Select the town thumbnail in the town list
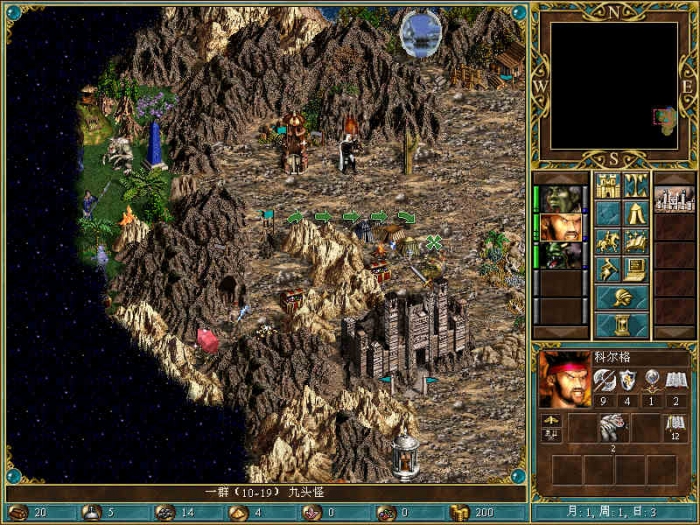This screenshot has height=525, width=700. pos(674,198)
